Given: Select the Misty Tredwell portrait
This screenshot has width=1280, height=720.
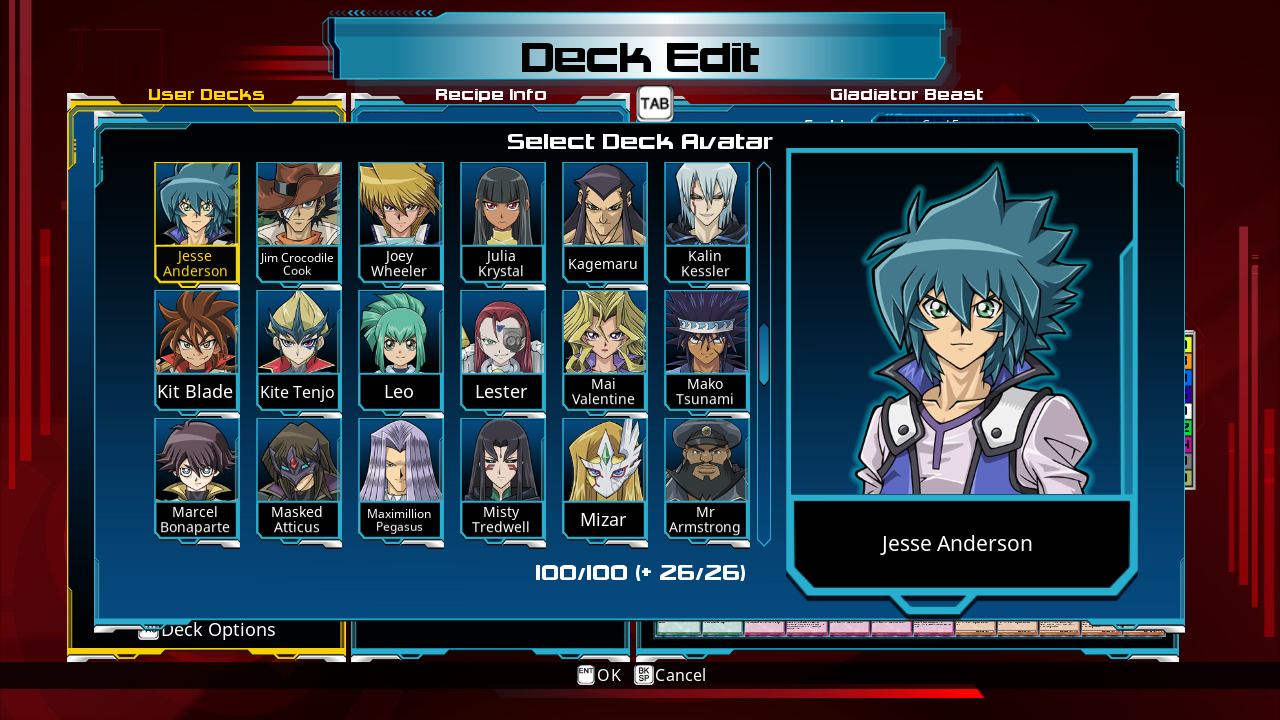Looking at the screenshot, I should click(x=502, y=465).
